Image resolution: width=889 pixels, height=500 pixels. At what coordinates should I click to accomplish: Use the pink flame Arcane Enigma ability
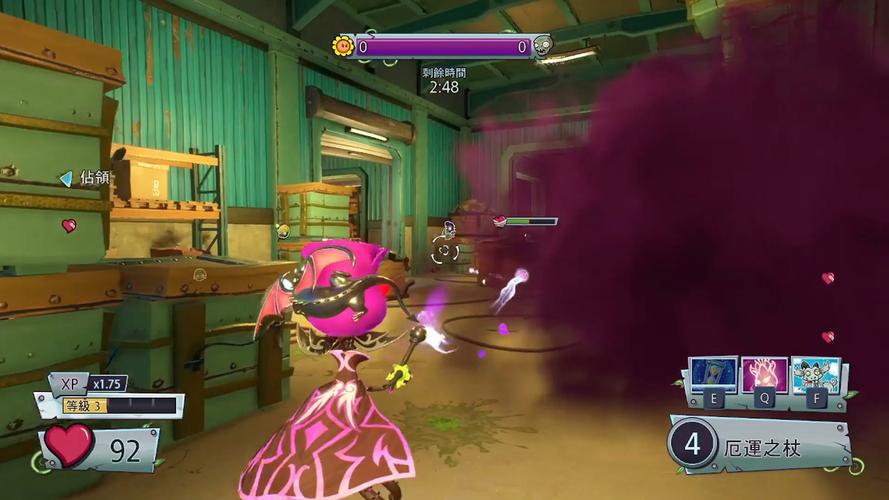[765, 375]
